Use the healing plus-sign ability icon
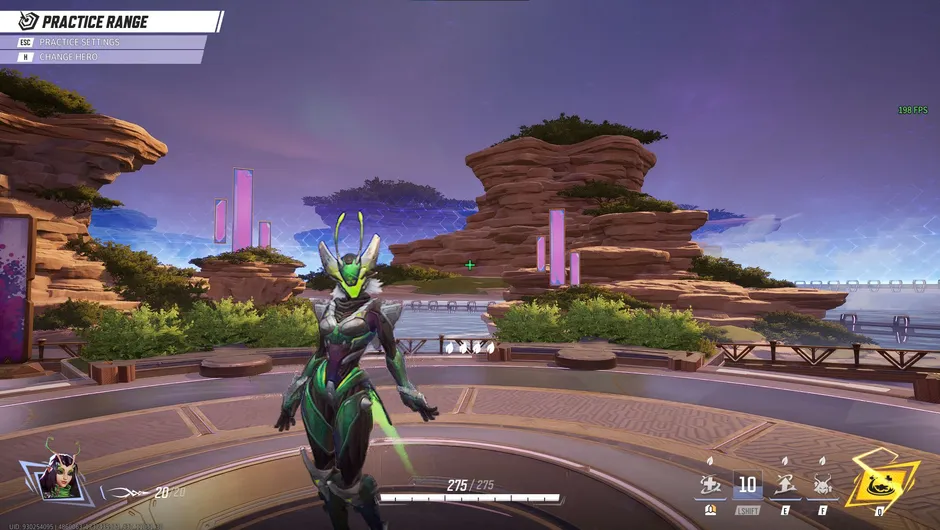940x530 pixels. [x=711, y=486]
